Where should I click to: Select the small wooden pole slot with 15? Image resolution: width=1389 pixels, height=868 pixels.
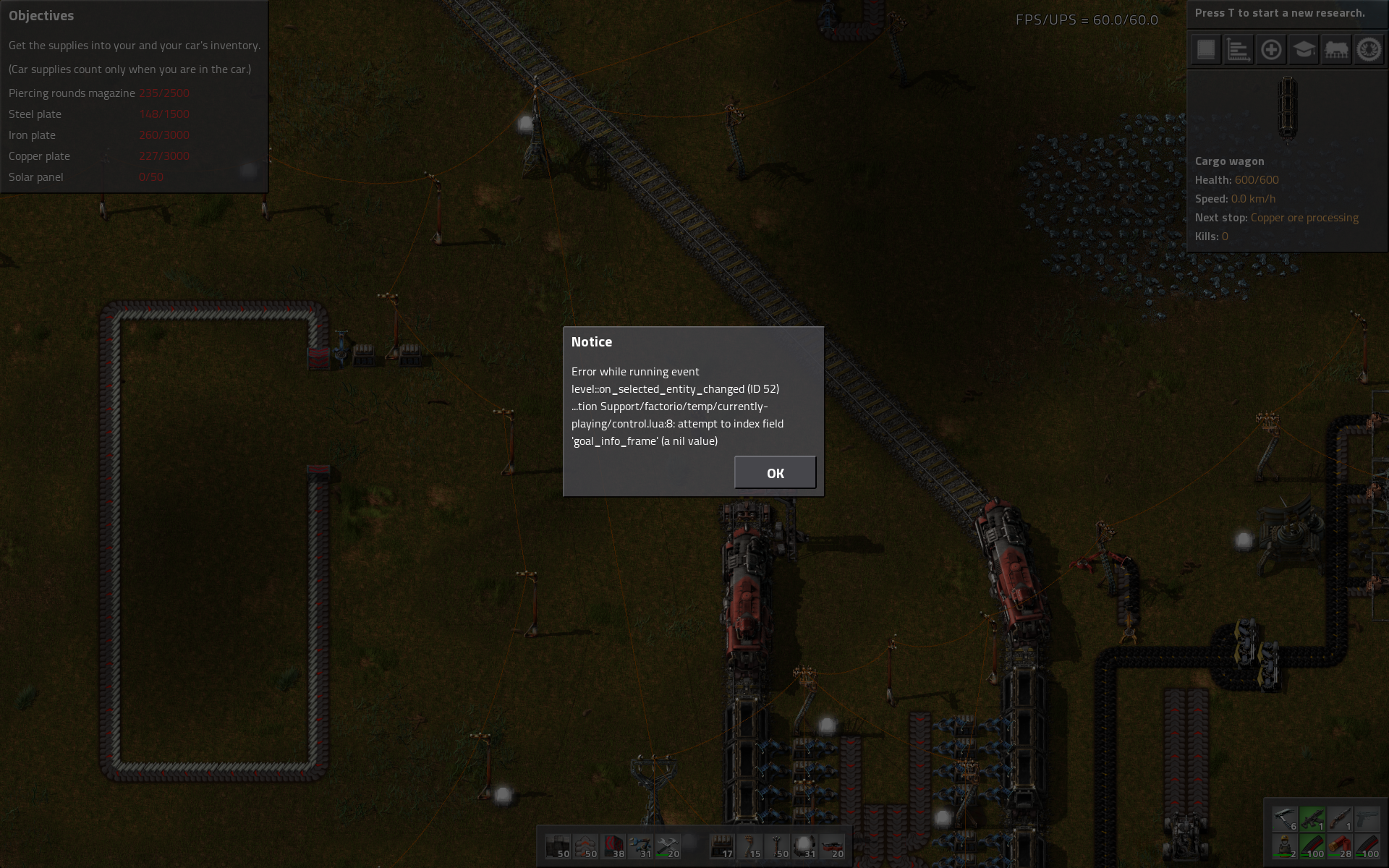point(749,846)
